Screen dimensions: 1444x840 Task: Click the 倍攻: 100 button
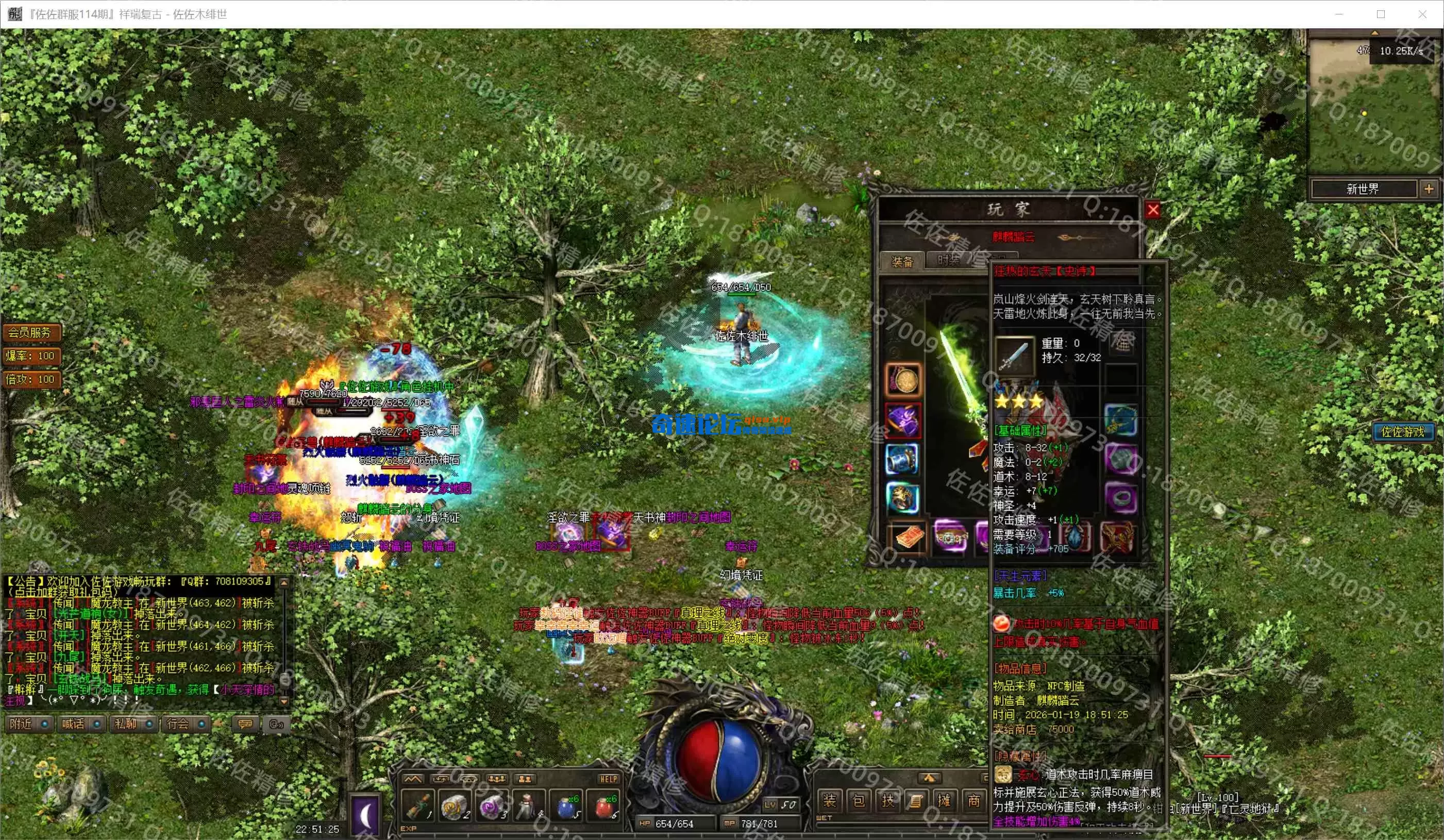(31, 379)
